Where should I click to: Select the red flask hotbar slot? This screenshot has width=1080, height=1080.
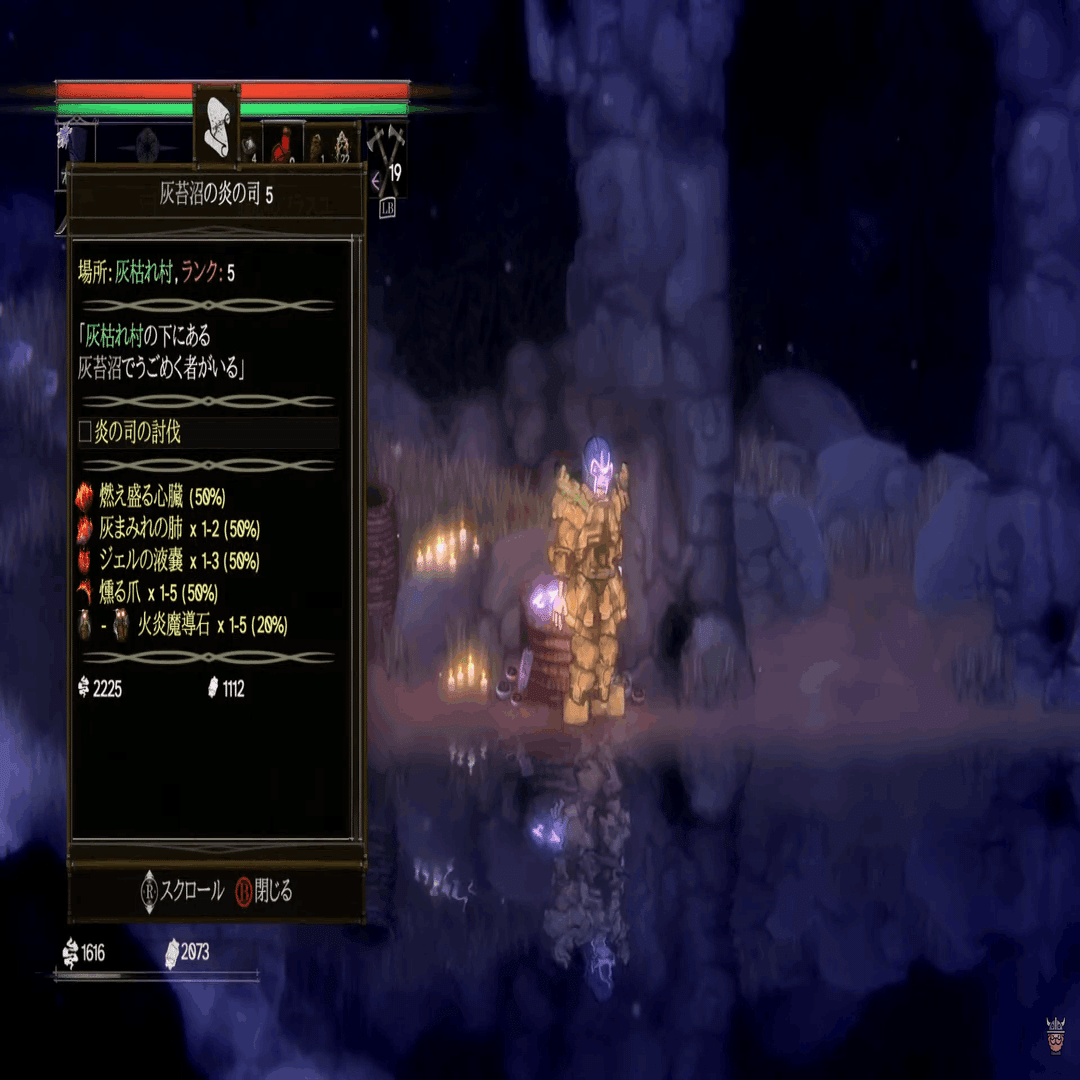(282, 143)
